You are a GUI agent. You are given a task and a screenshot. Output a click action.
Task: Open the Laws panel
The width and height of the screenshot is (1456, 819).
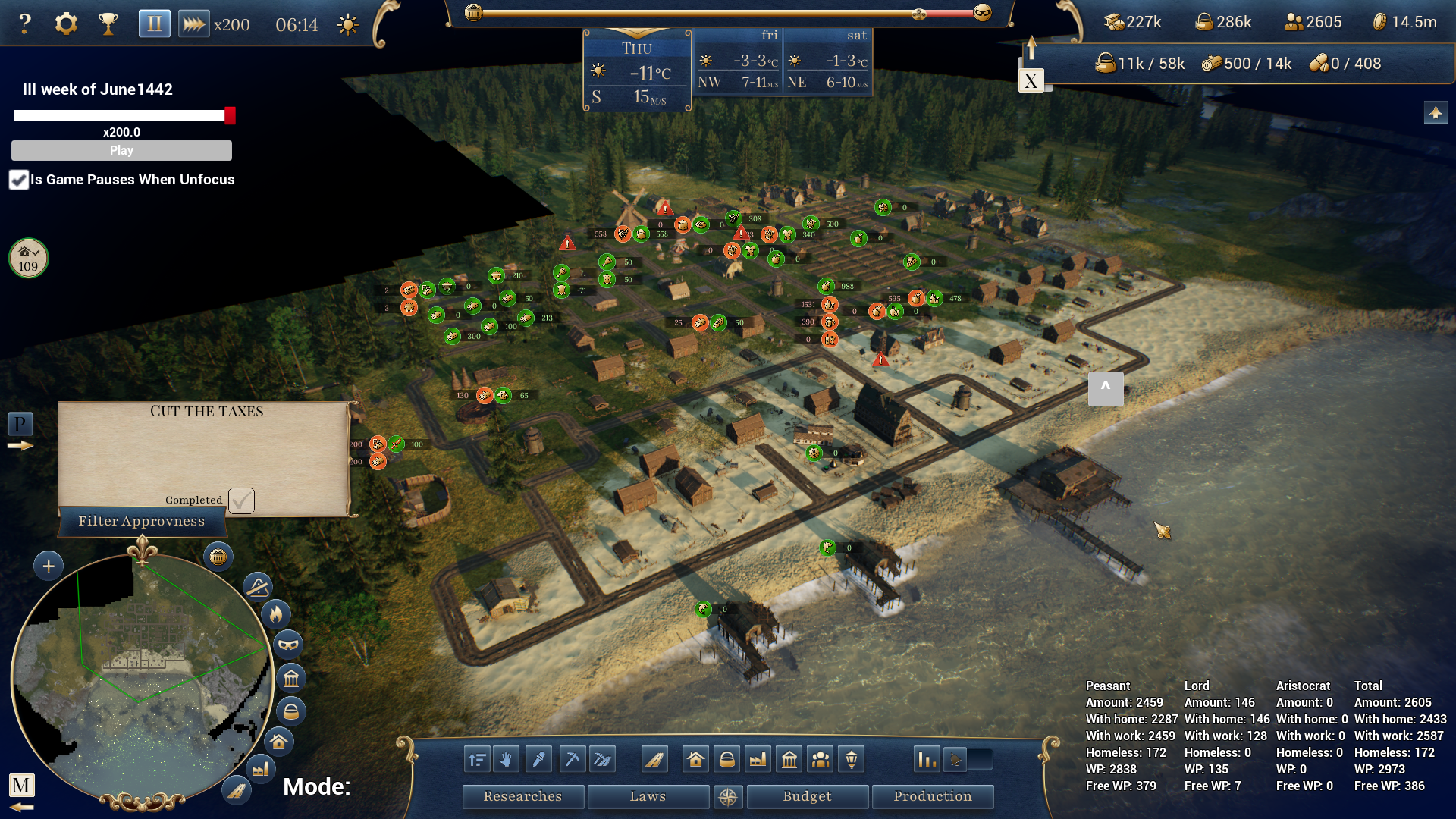648,796
